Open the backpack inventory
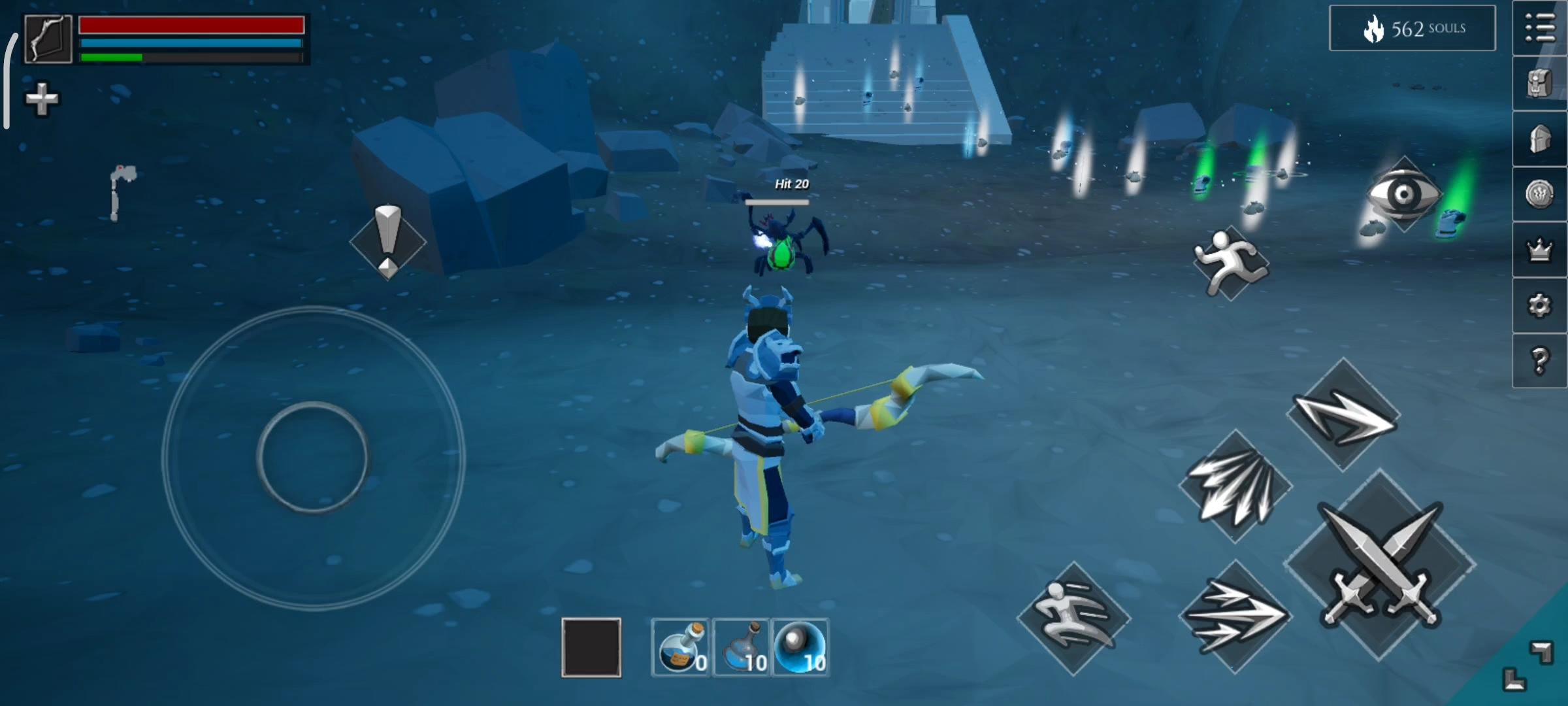This screenshot has height=706, width=1568. pos(1539,84)
